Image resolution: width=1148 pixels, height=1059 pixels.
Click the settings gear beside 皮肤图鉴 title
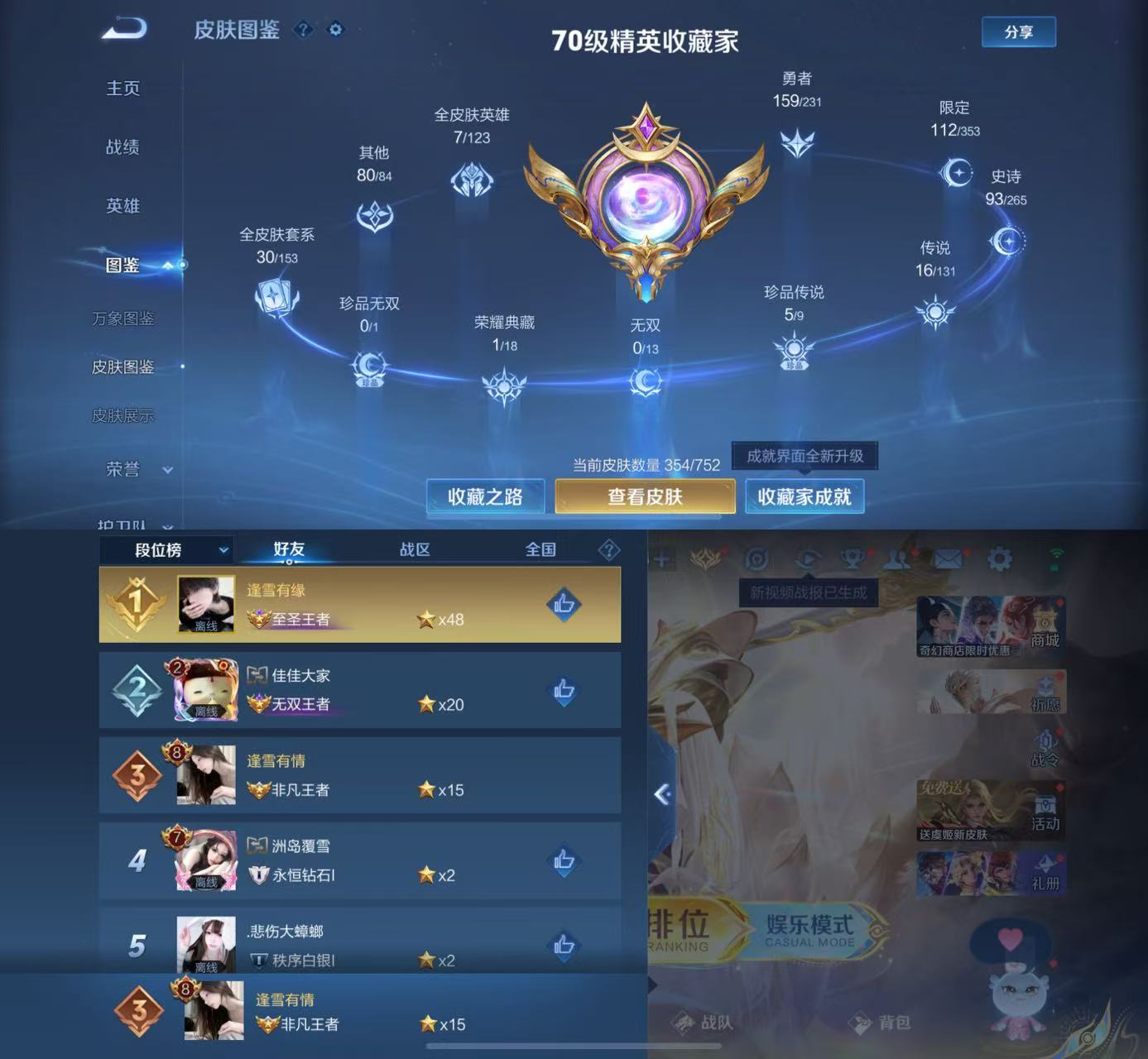[334, 30]
